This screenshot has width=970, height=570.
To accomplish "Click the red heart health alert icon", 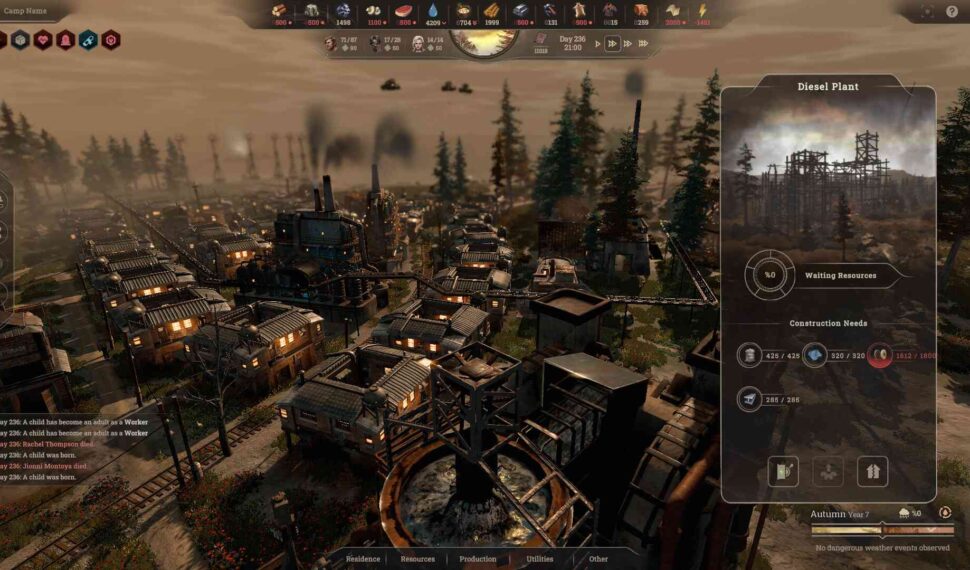I will 43,40.
